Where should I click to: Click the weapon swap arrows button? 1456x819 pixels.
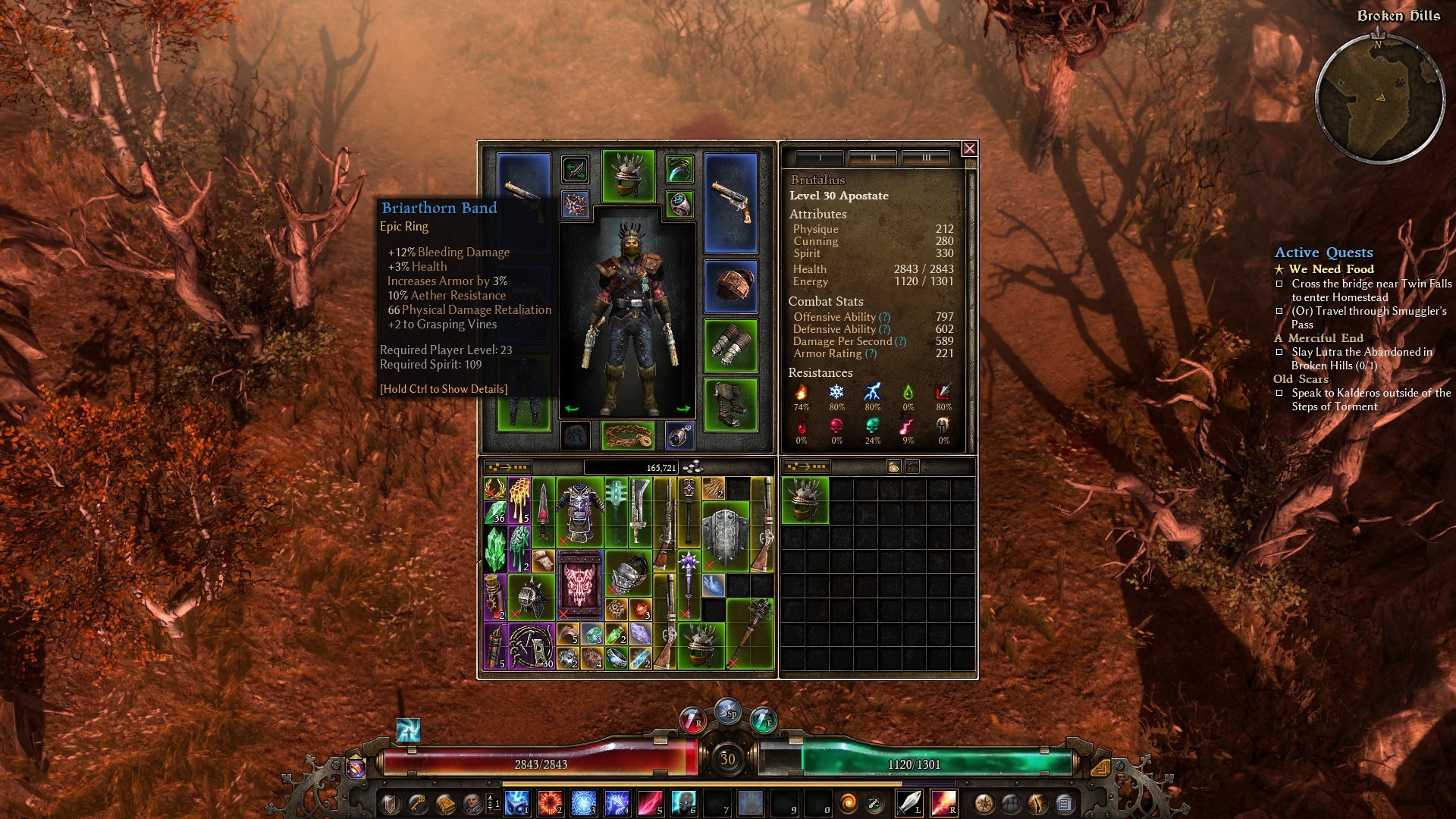pos(575,169)
